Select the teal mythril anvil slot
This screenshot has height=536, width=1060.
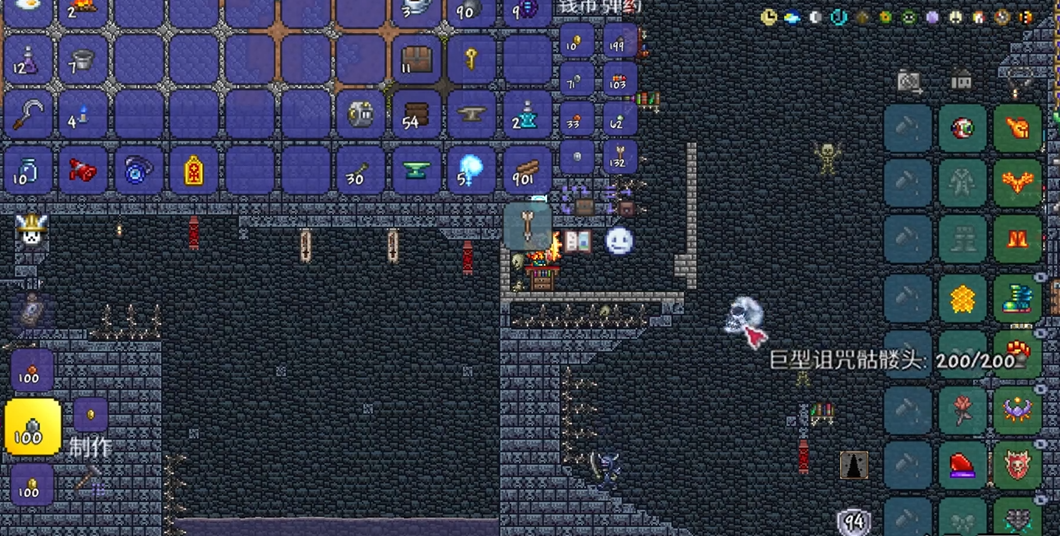(416, 170)
